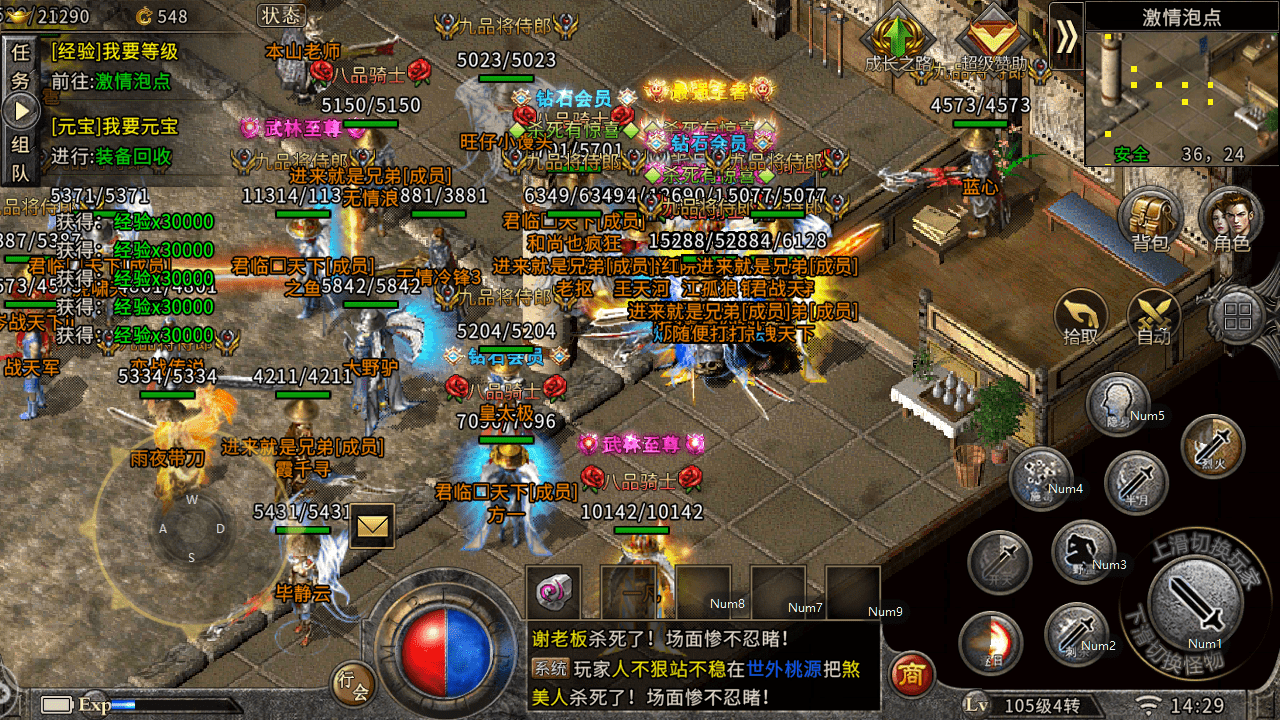The image size is (1280, 720).
Task: Switch to the 组队 team tab
Action: 20,158
